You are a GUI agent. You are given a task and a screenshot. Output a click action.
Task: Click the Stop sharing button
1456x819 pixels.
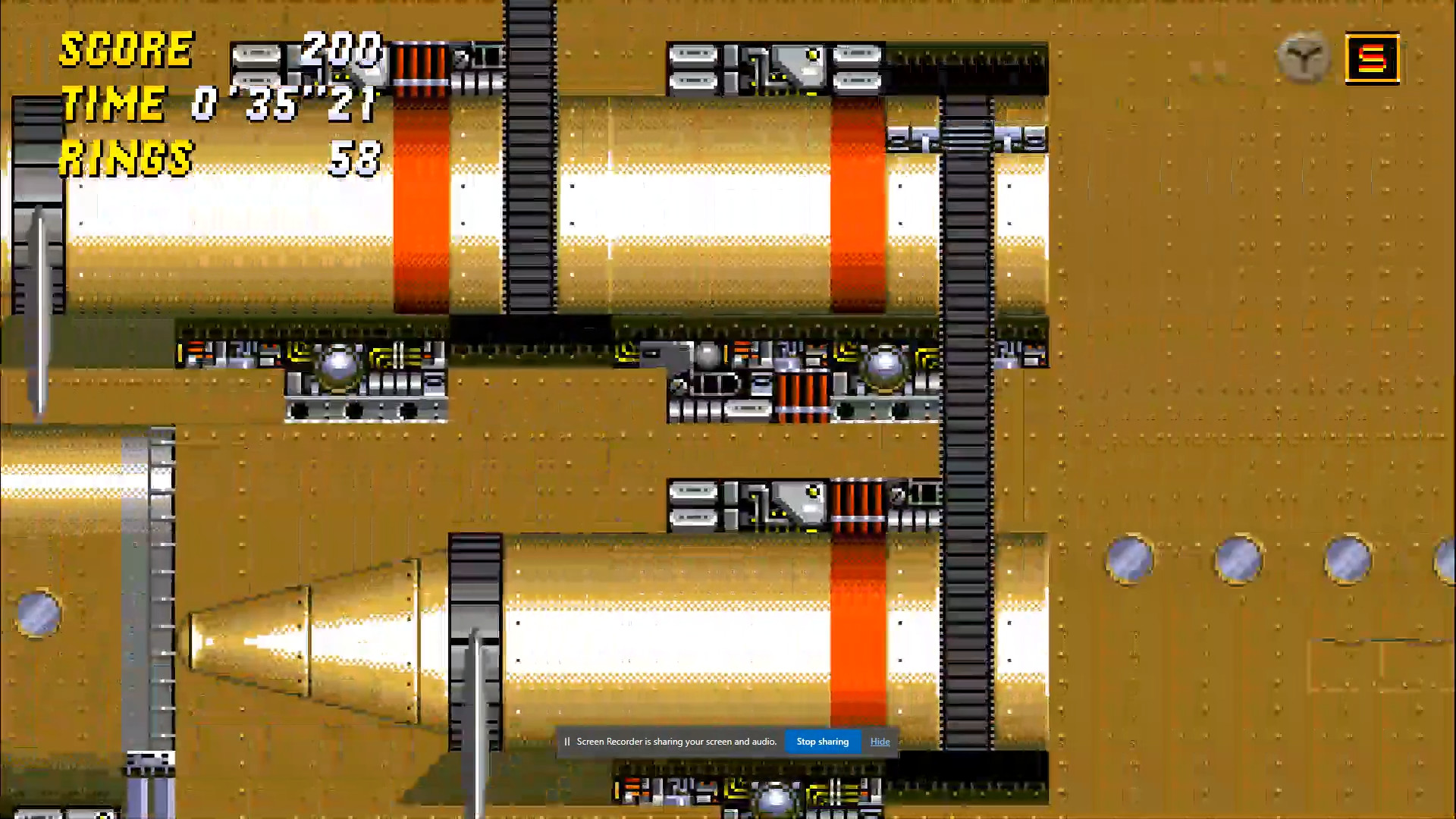[823, 742]
